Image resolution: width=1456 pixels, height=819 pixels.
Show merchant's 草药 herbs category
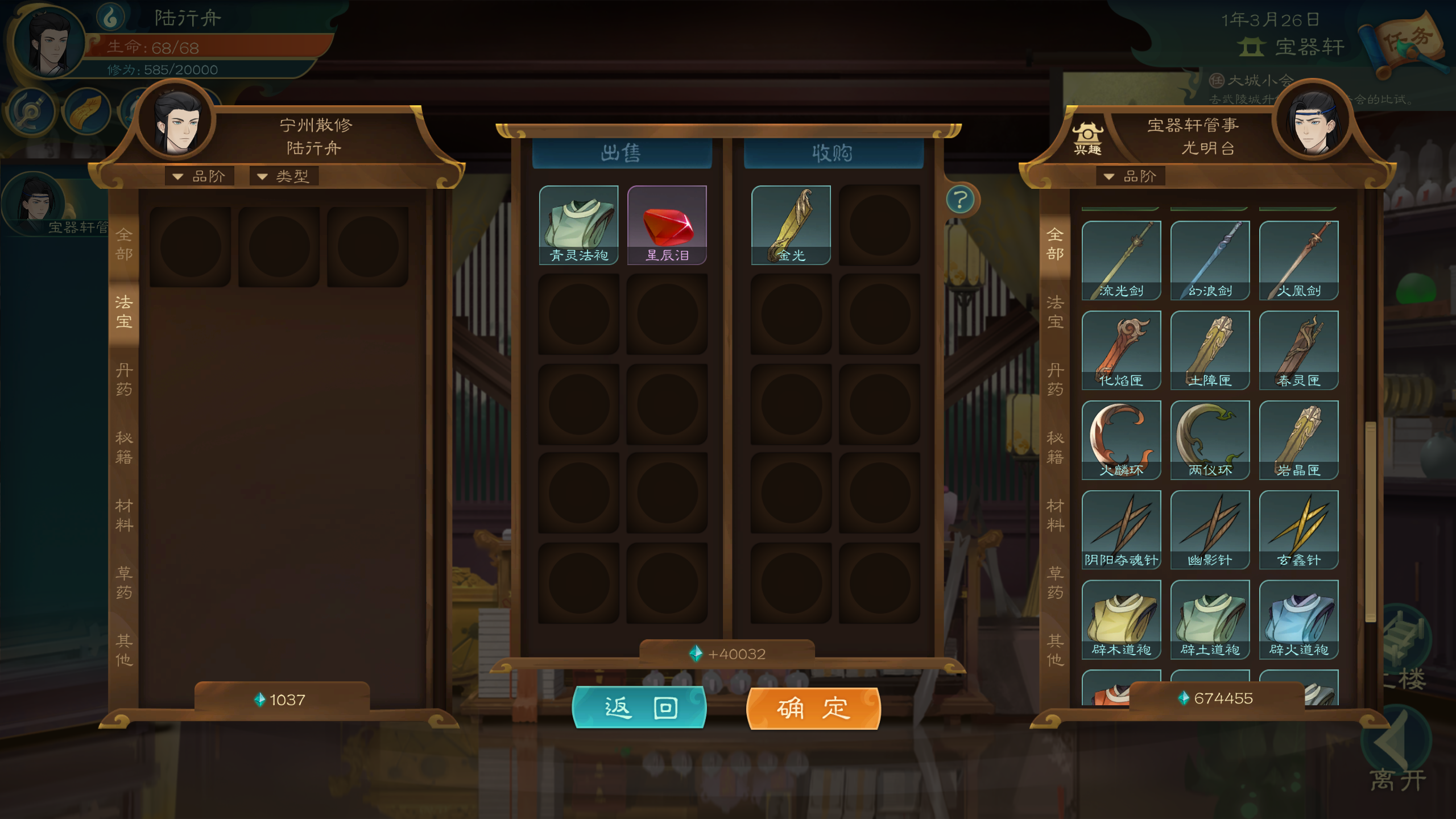(1055, 582)
